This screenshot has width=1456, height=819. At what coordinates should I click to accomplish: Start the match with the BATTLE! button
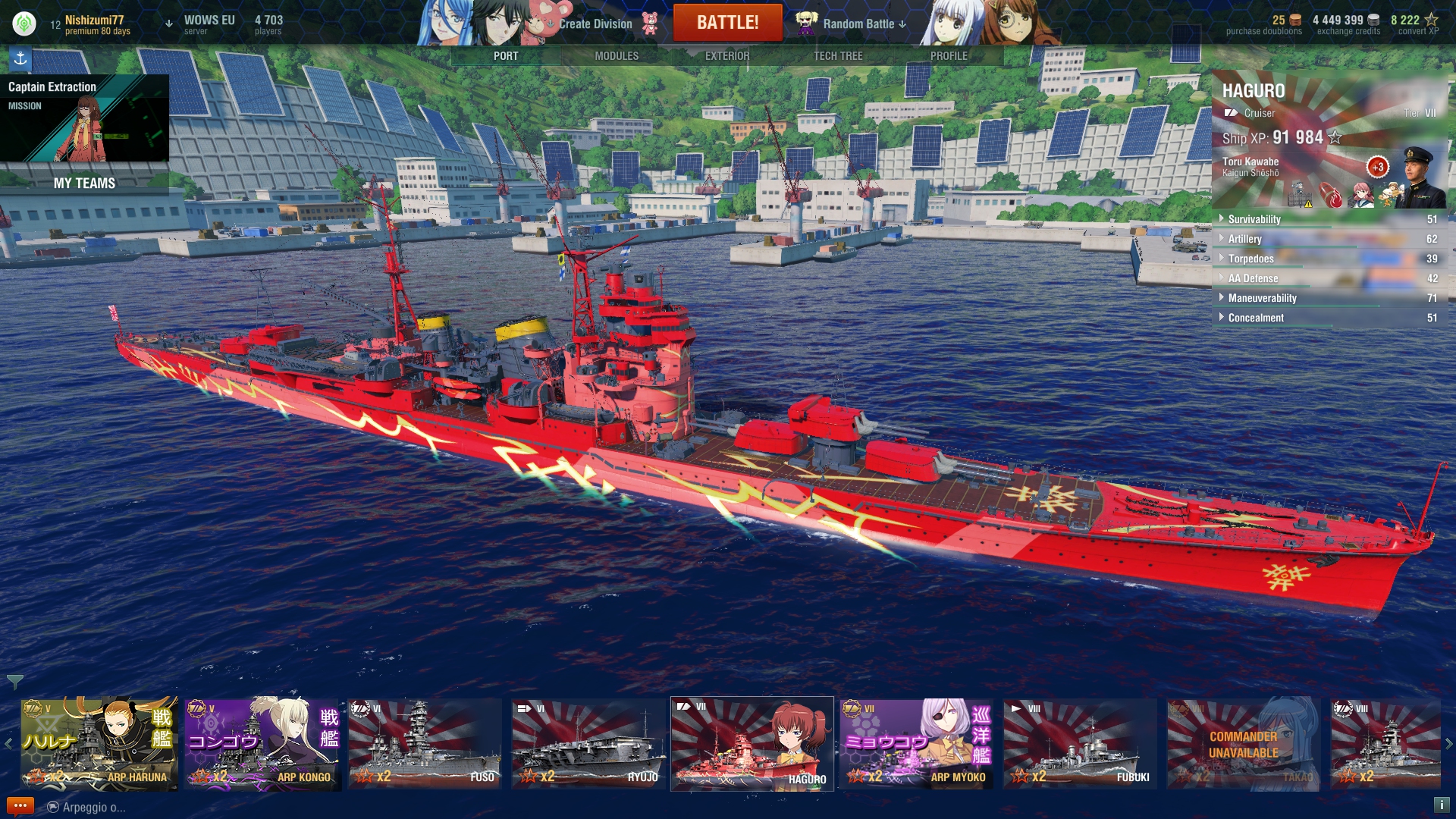point(727,23)
